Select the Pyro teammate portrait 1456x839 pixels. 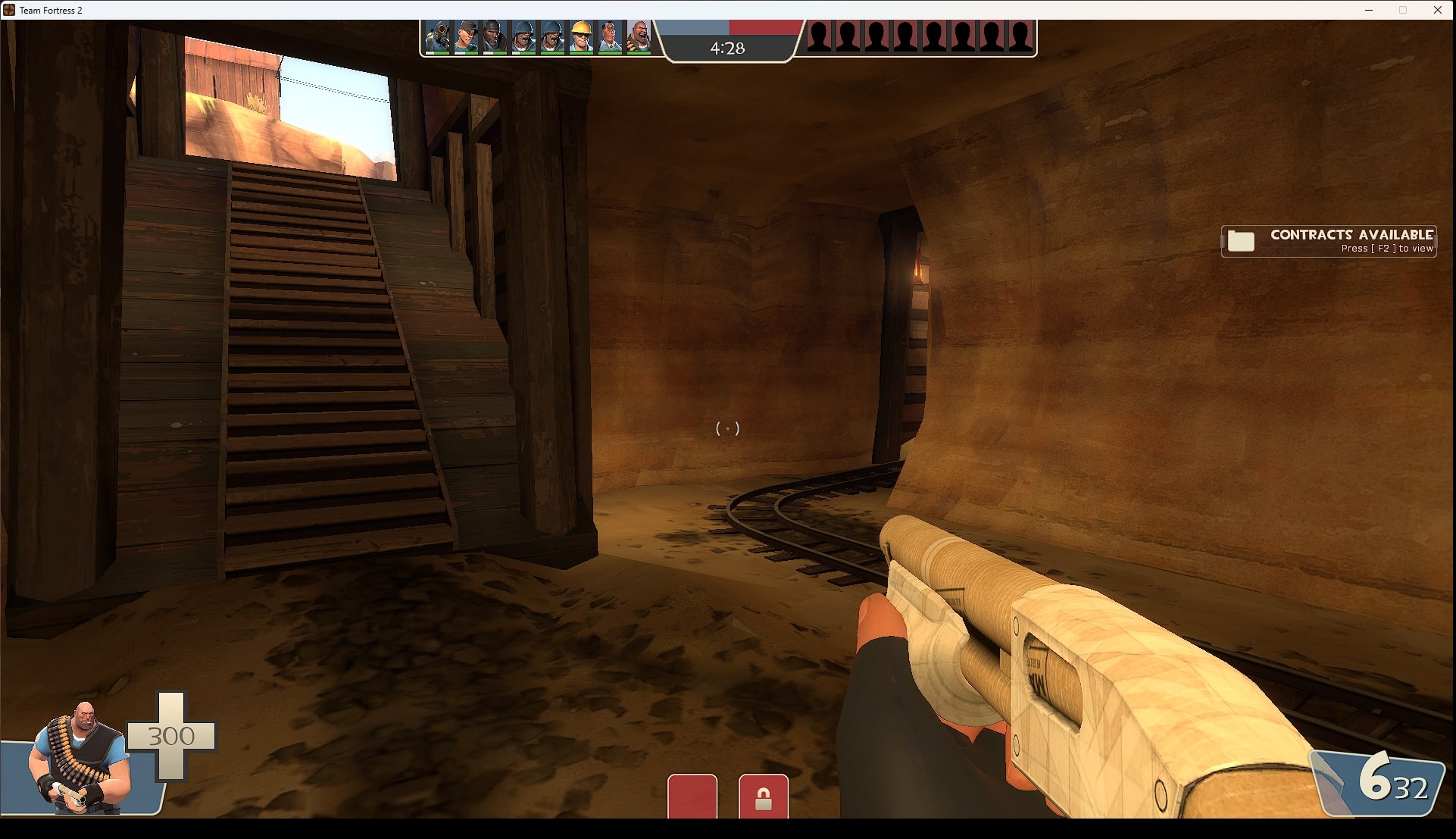[438, 36]
